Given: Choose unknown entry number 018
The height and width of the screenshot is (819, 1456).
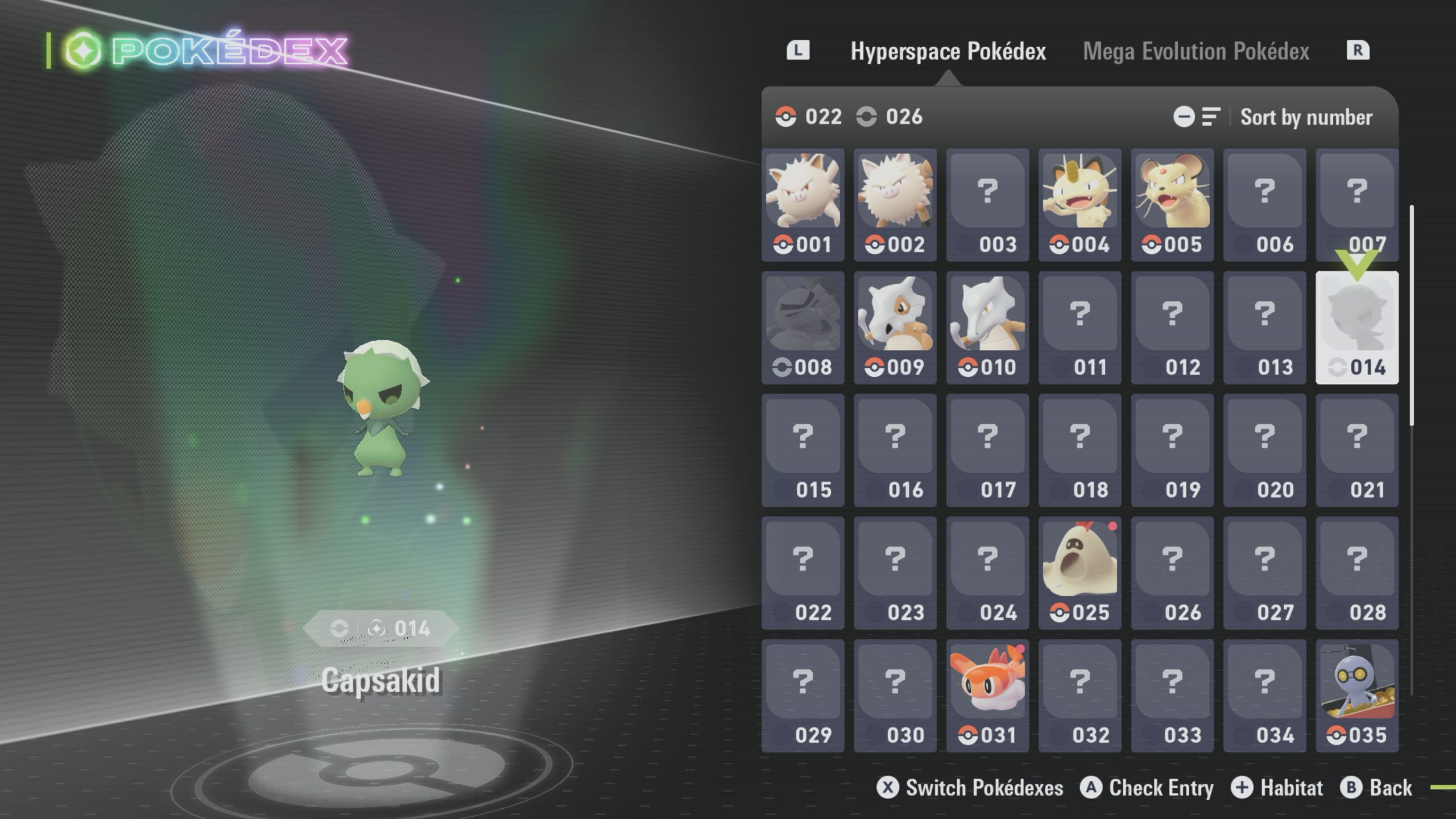Looking at the screenshot, I should click(x=1079, y=450).
